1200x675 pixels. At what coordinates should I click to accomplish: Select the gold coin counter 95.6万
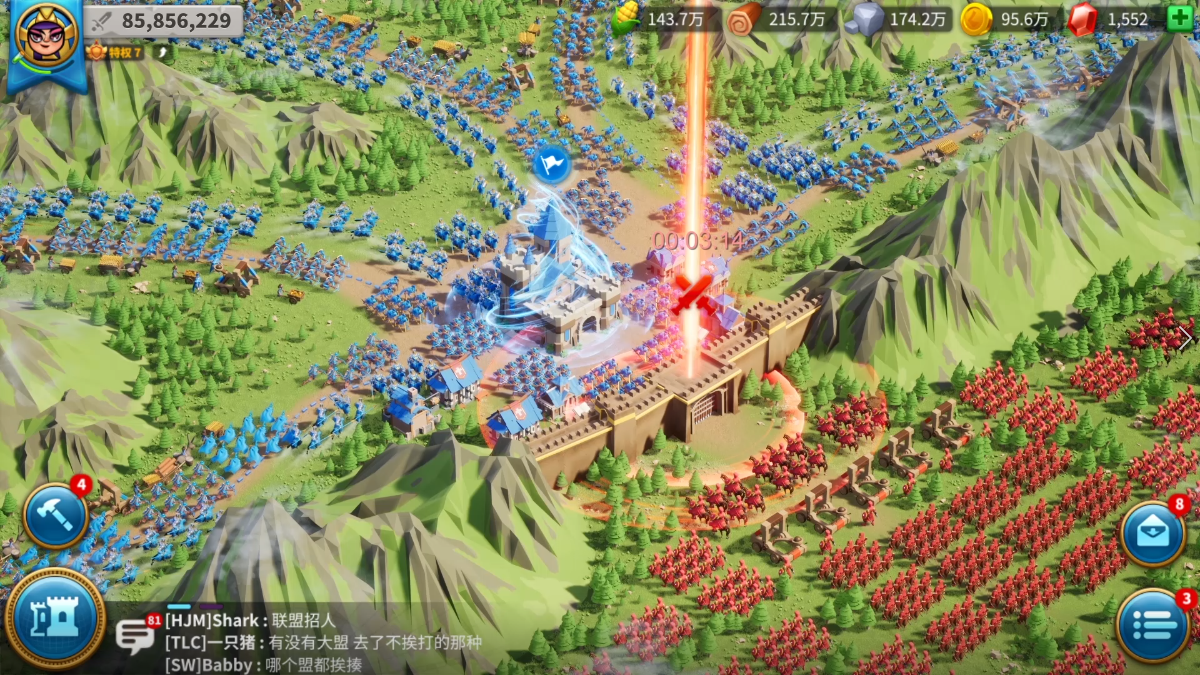1005,19
